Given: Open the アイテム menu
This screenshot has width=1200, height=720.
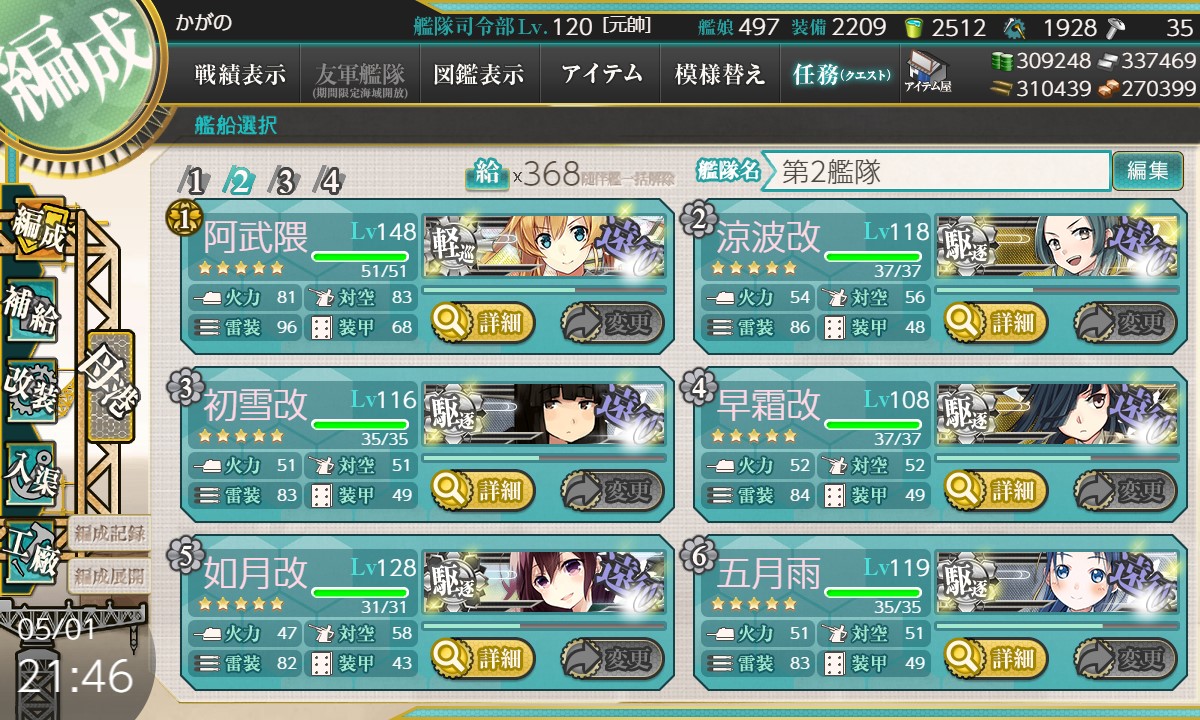Looking at the screenshot, I should point(601,75).
